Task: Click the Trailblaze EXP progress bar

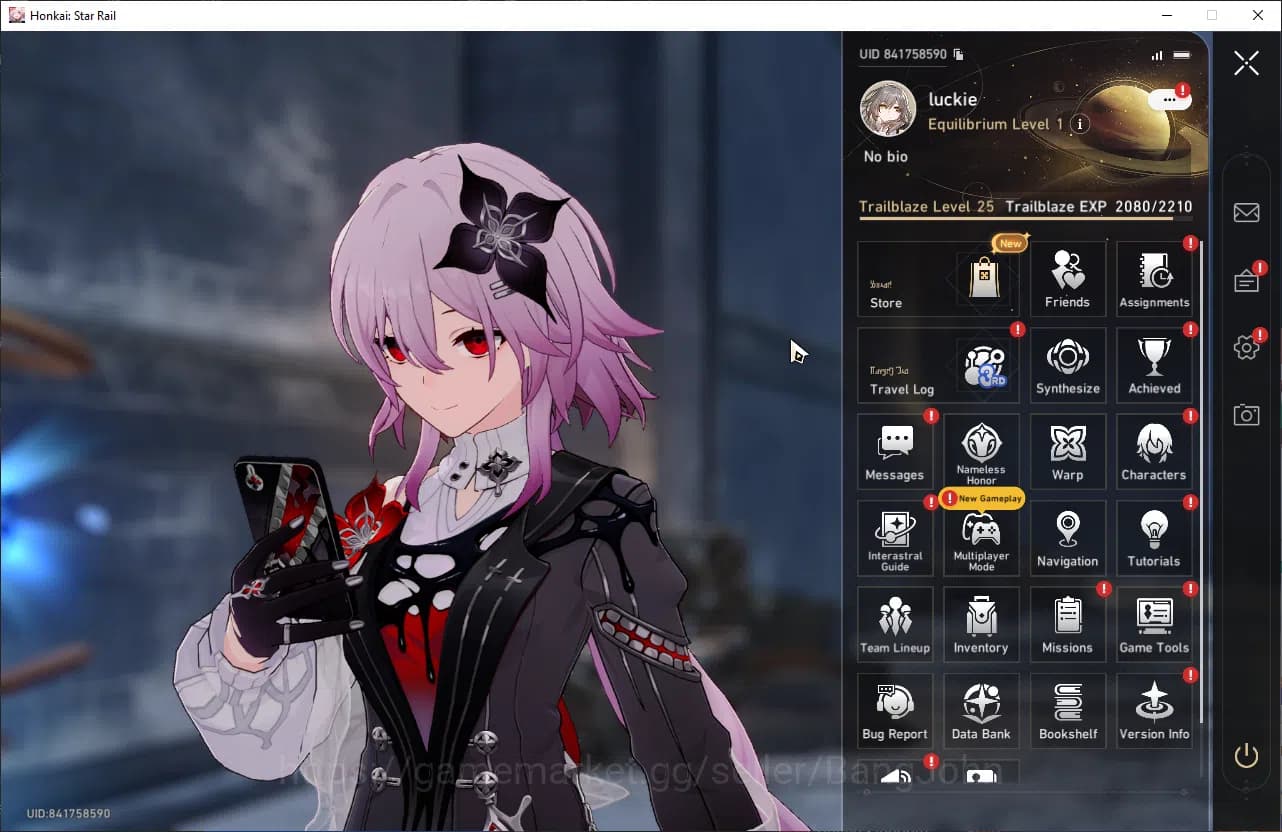Action: tap(1026, 219)
